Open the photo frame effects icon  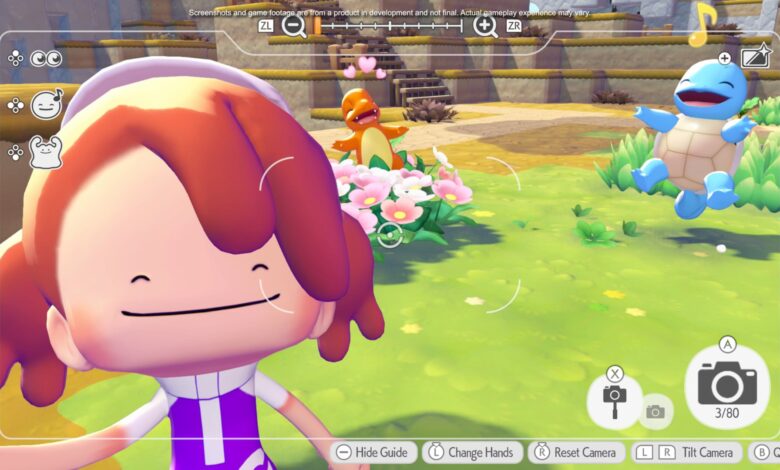pos(755,58)
